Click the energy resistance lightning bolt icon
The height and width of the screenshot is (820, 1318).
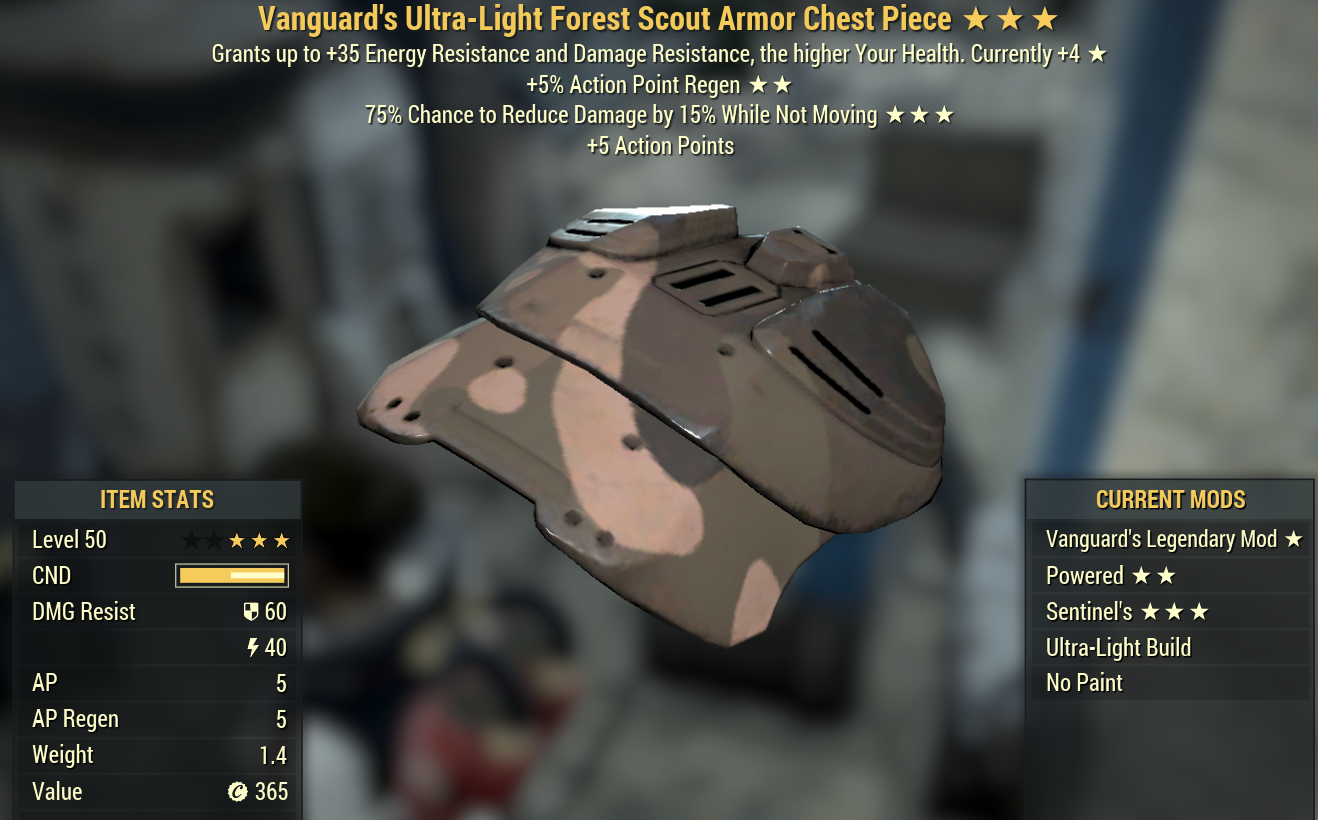click(x=254, y=647)
